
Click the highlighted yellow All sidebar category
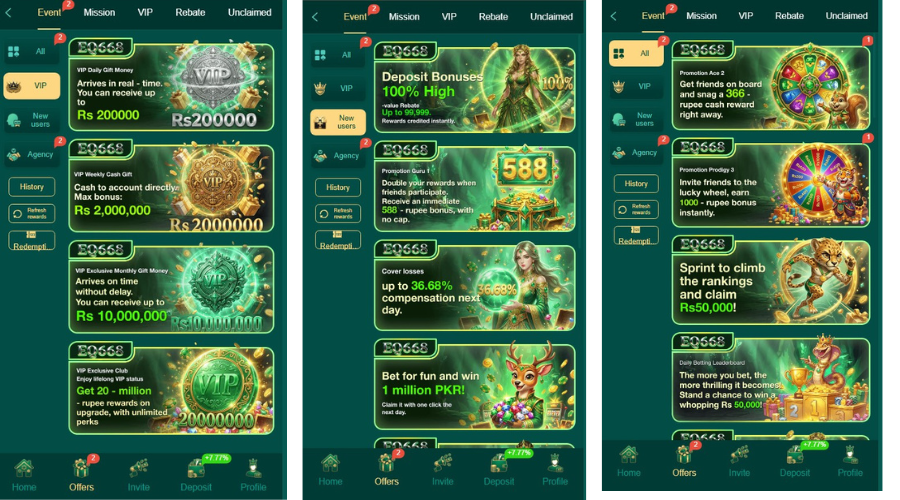[636, 53]
